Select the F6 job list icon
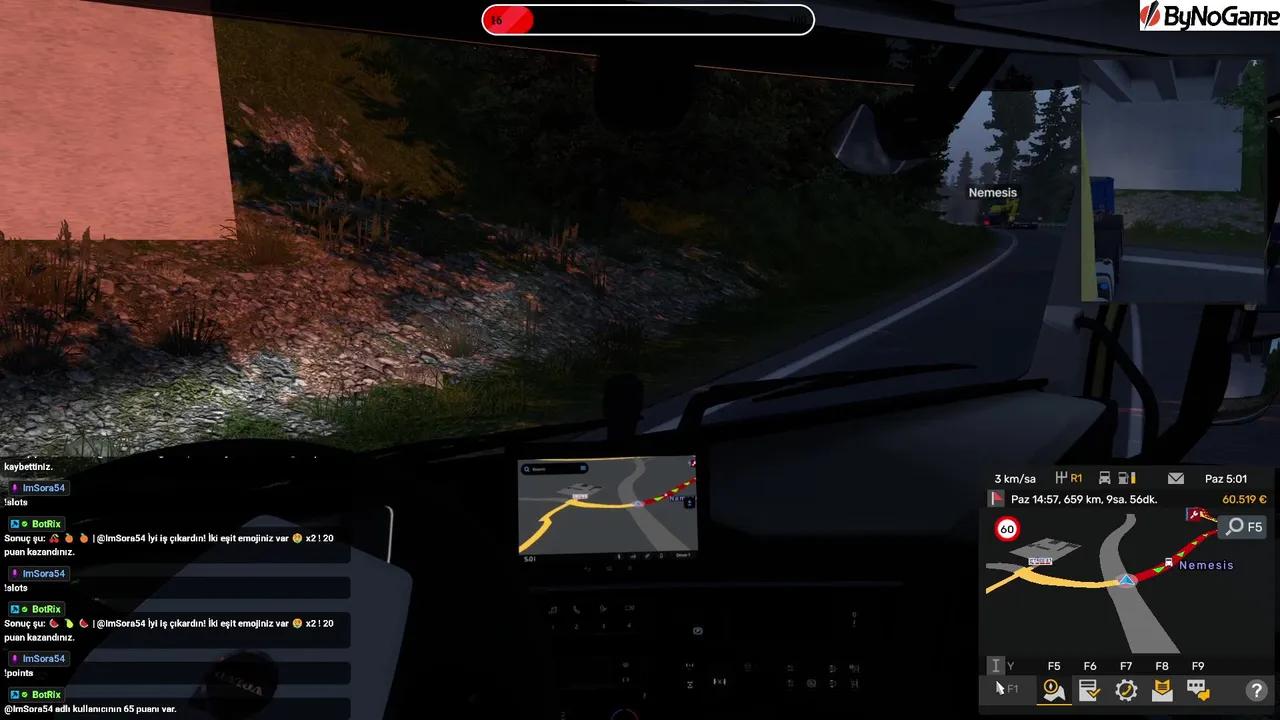Viewport: 1280px width, 720px height. [1089, 689]
